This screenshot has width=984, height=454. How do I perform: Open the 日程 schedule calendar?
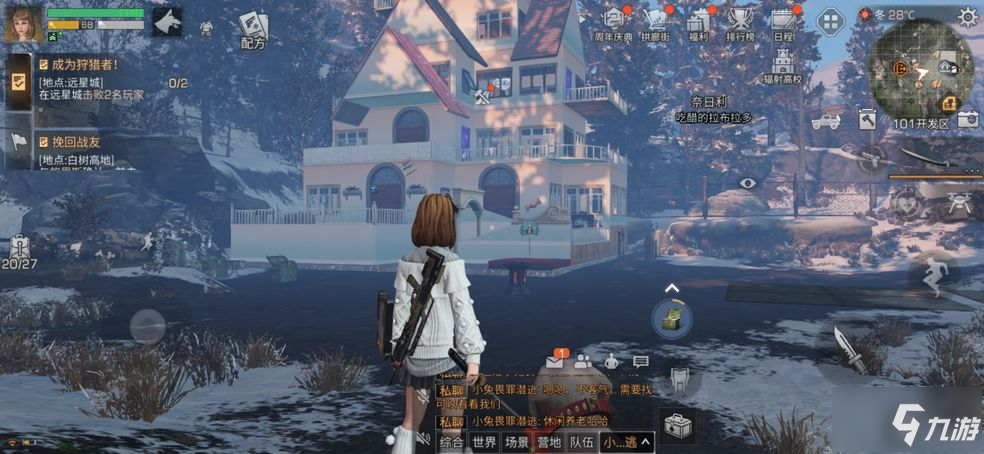click(783, 21)
